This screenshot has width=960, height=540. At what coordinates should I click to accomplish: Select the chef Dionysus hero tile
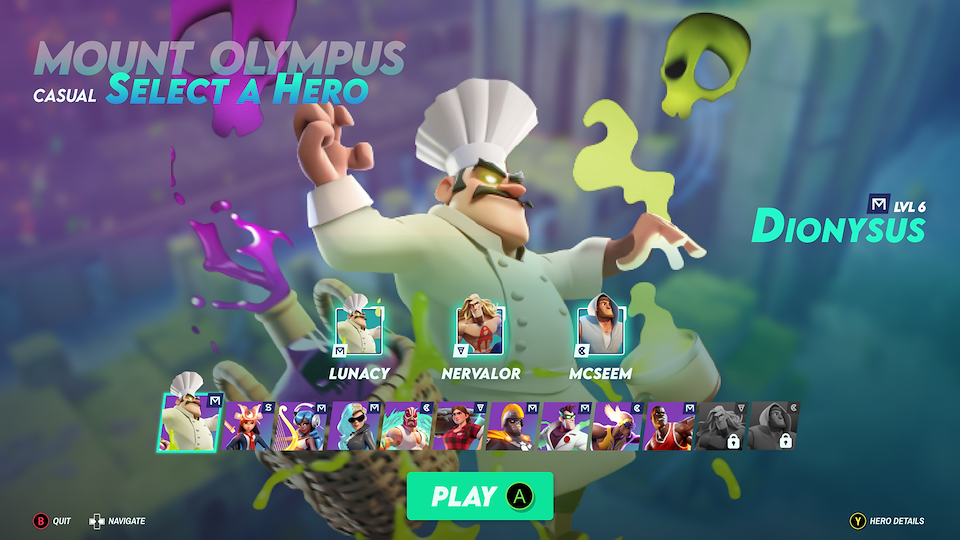point(189,421)
